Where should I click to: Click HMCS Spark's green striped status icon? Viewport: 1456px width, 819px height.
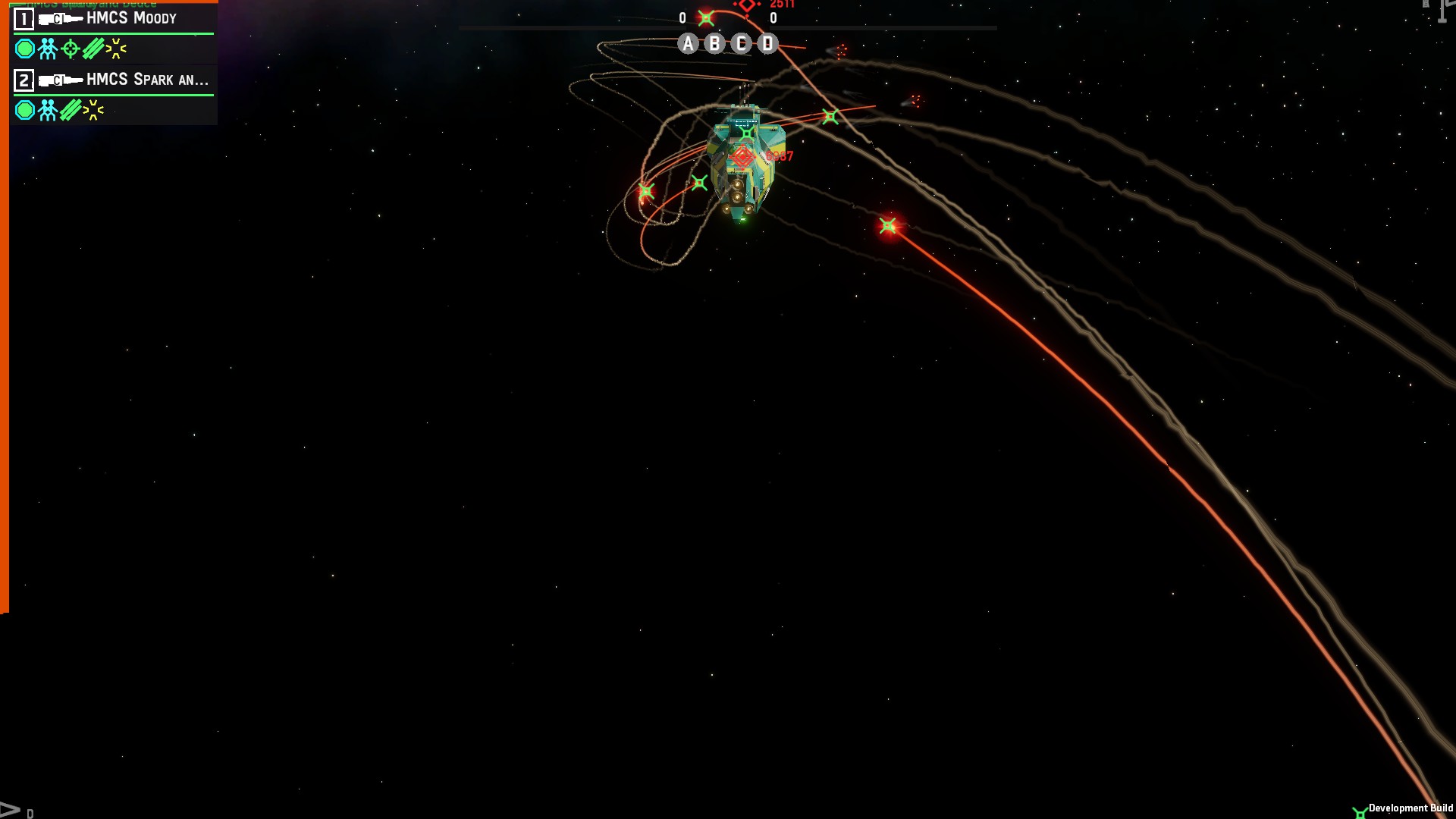(71, 111)
